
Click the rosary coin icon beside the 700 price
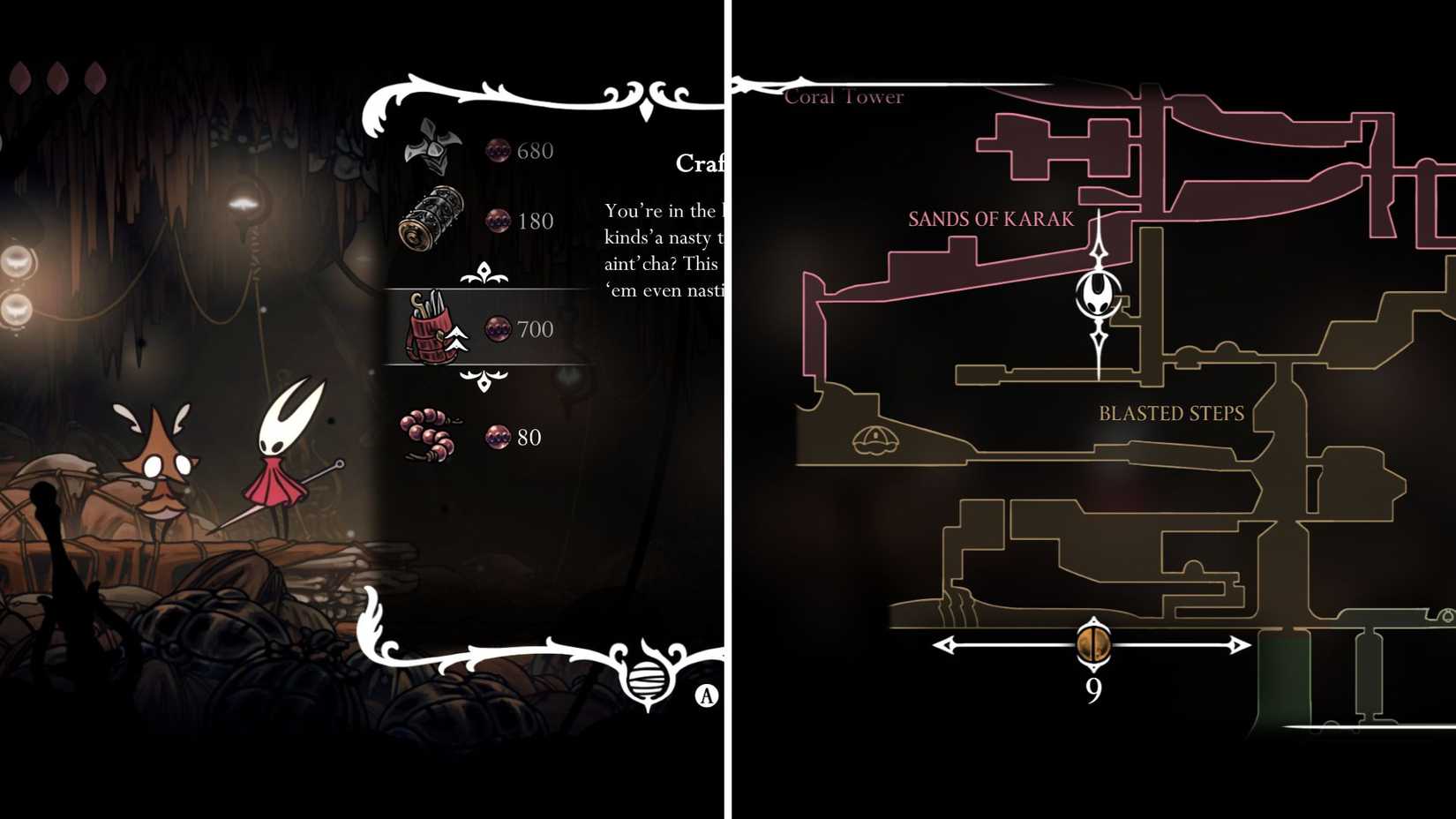click(x=496, y=329)
